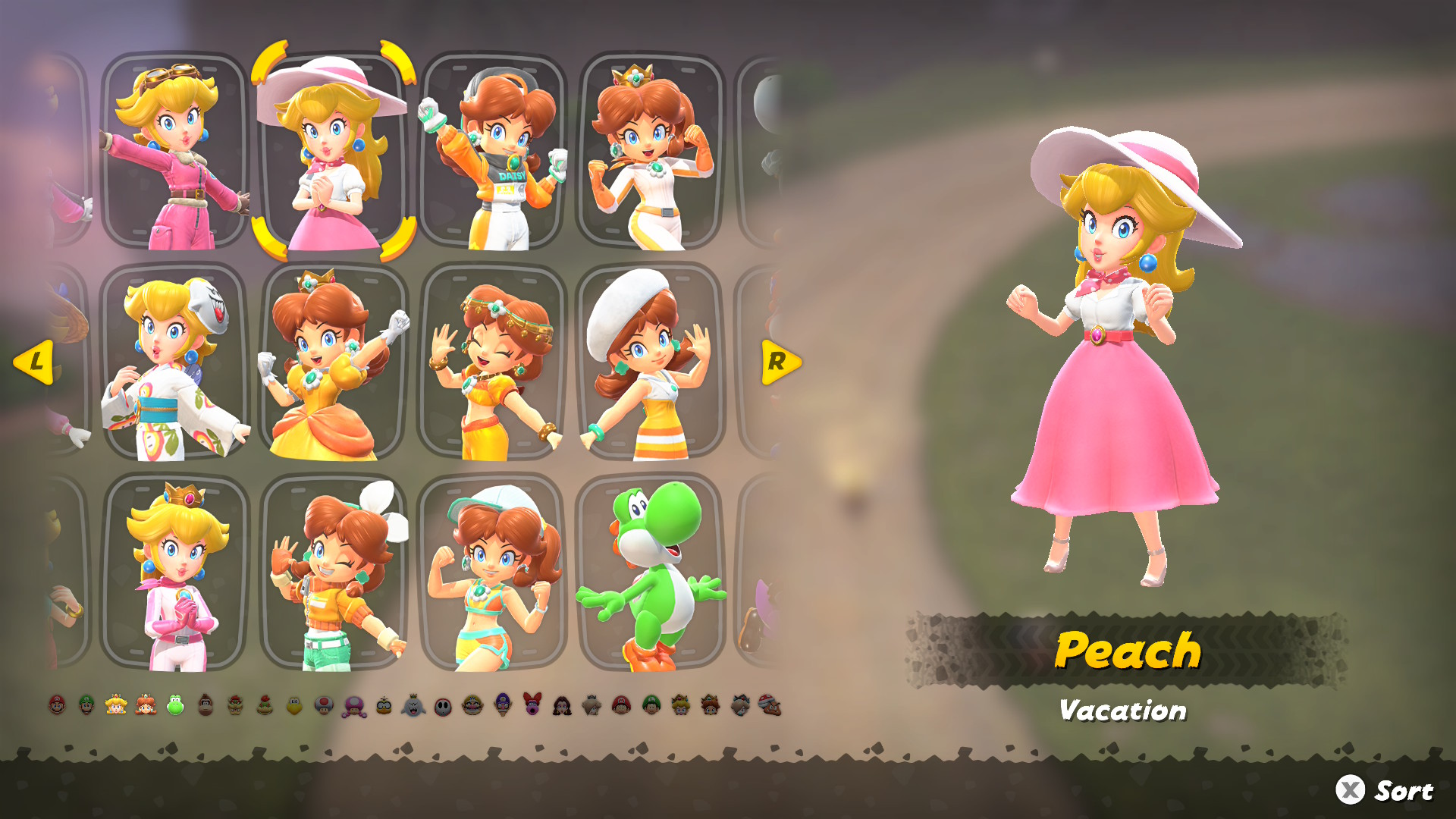Select Peach in the pink racing suit
1456x819 pixels.
[x=174, y=573]
